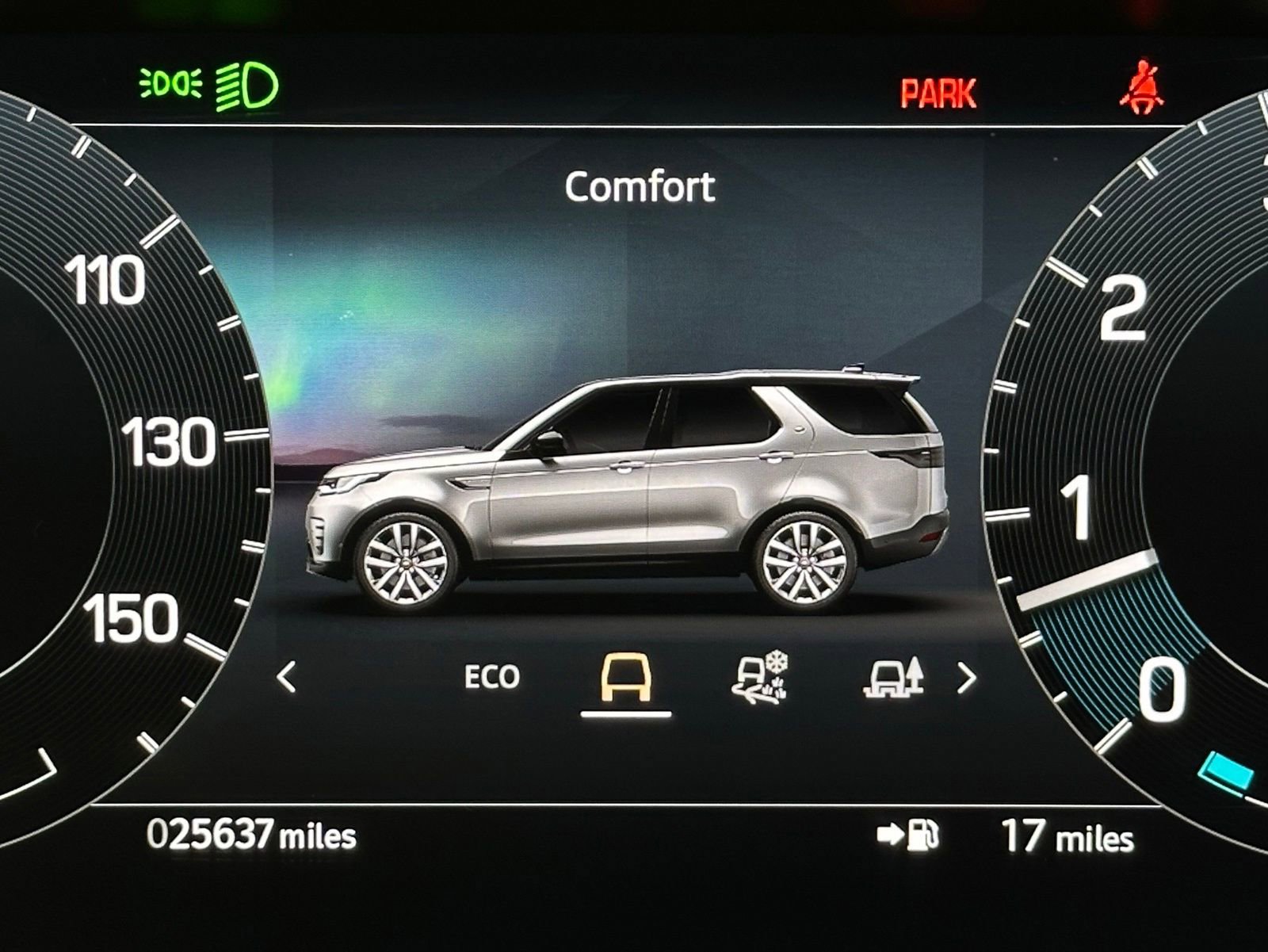Screen dimensions: 1268x952
Task: Switch to the ECO mode label
Action: 491,678
